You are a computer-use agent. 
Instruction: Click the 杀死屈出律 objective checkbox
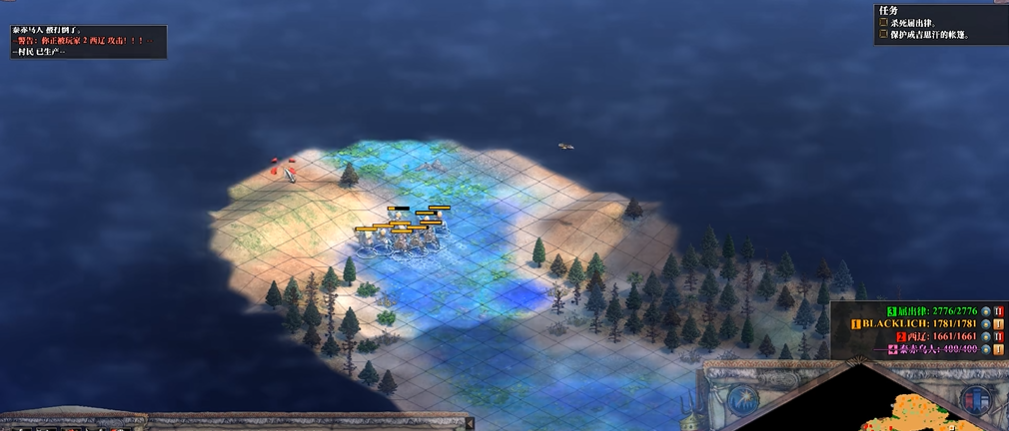point(883,22)
